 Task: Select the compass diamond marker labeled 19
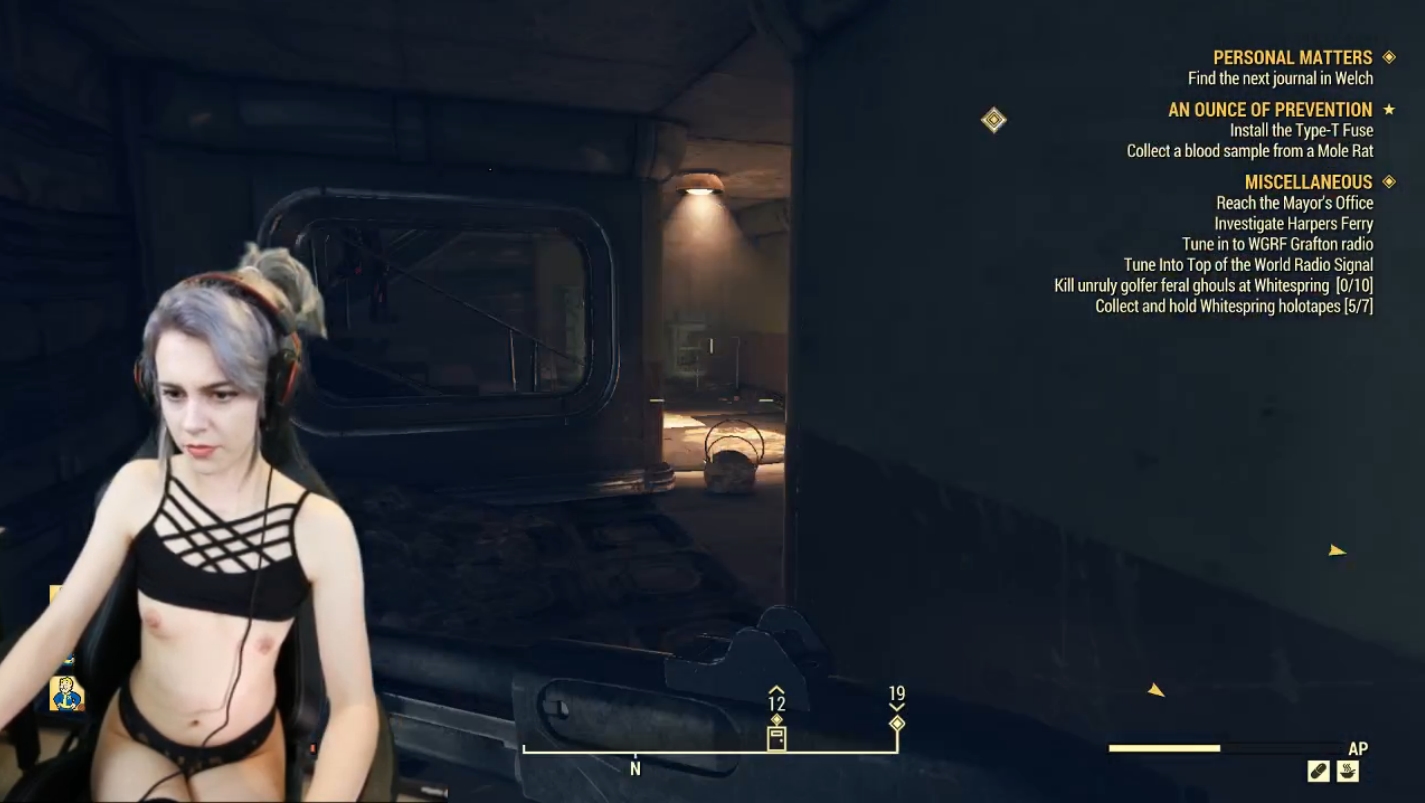tap(897, 723)
